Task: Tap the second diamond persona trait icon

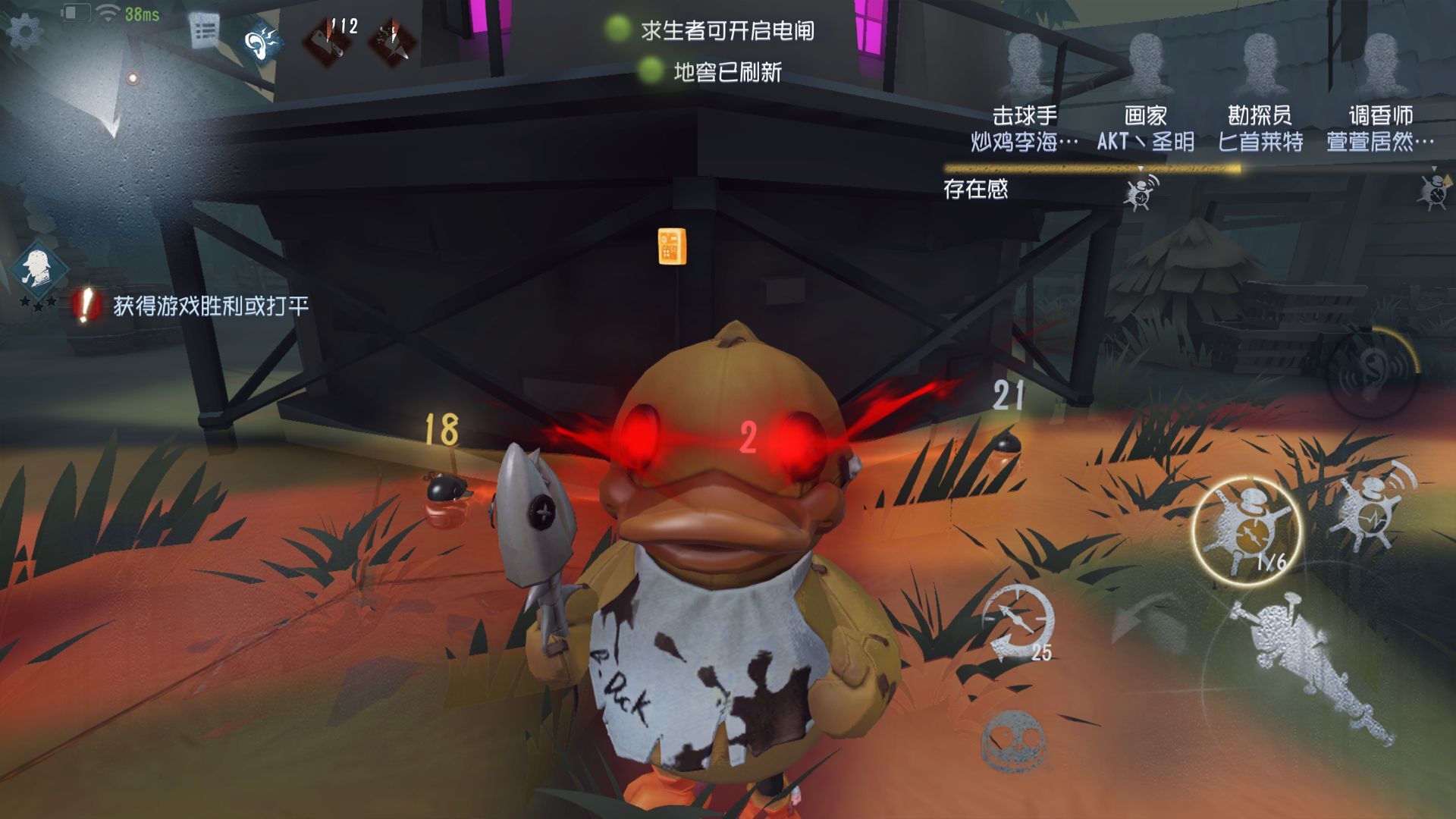Action: [392, 39]
